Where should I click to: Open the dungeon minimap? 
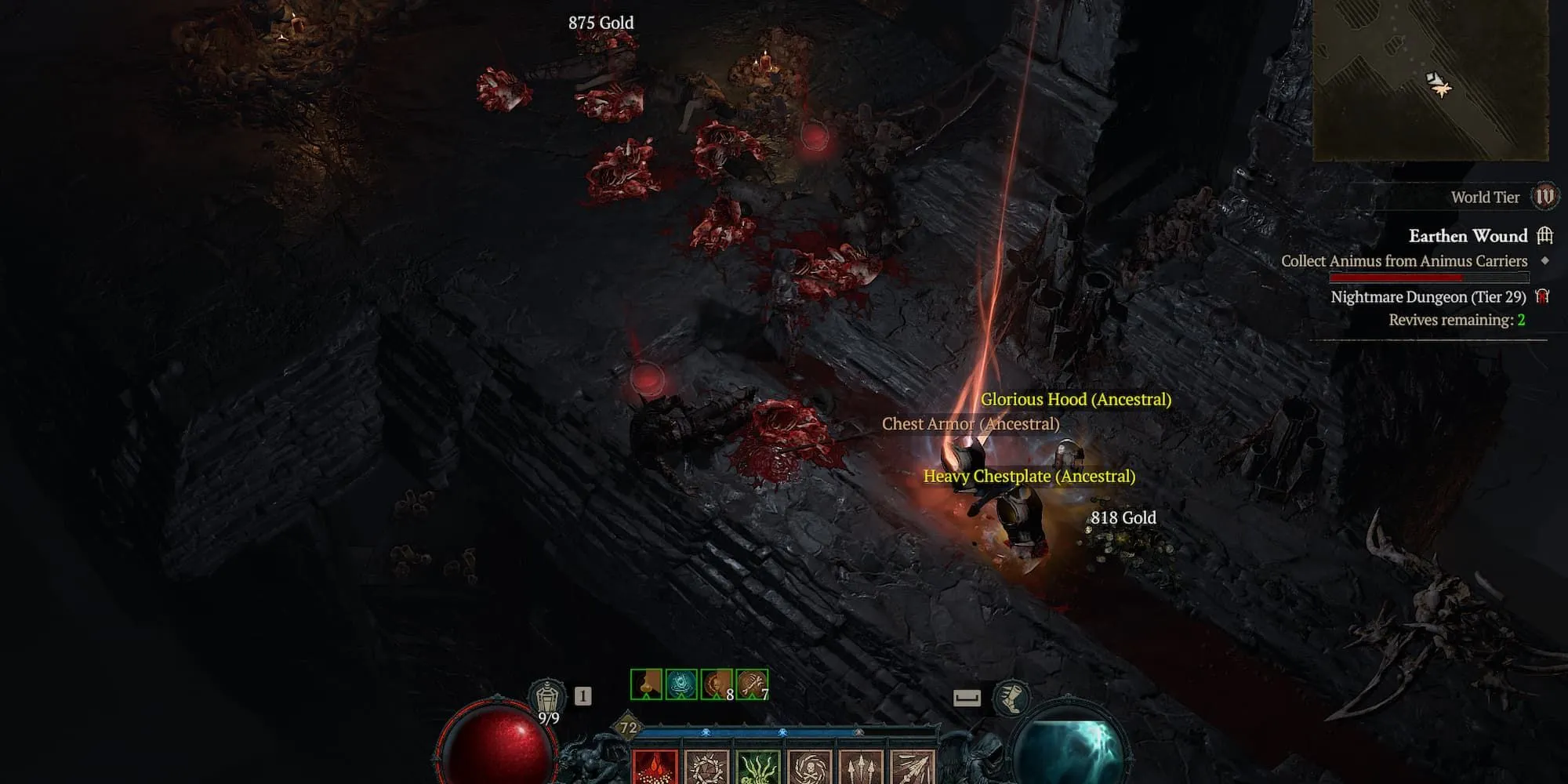1430,78
